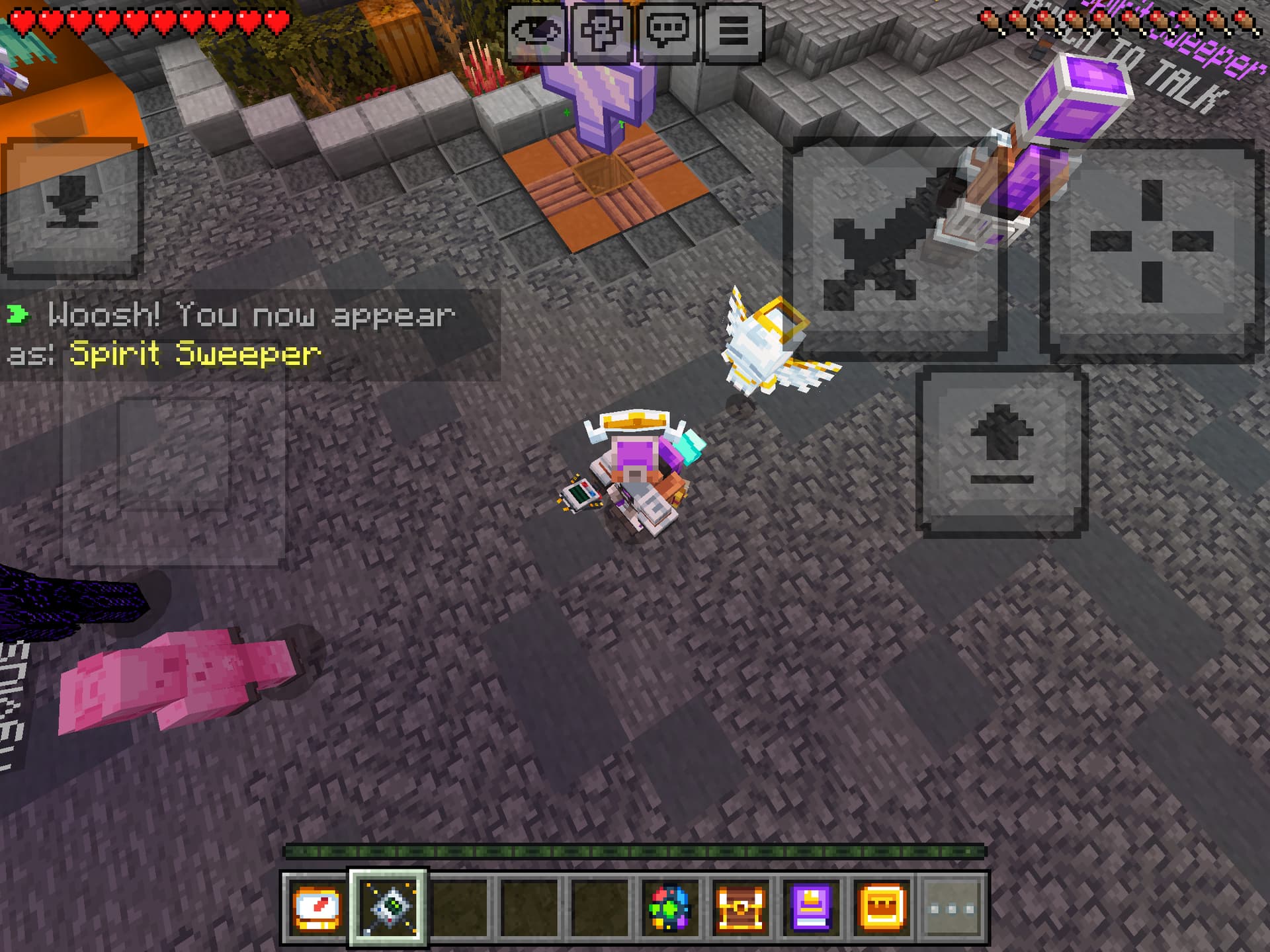Tap the jump up-arrow button

(1001, 452)
